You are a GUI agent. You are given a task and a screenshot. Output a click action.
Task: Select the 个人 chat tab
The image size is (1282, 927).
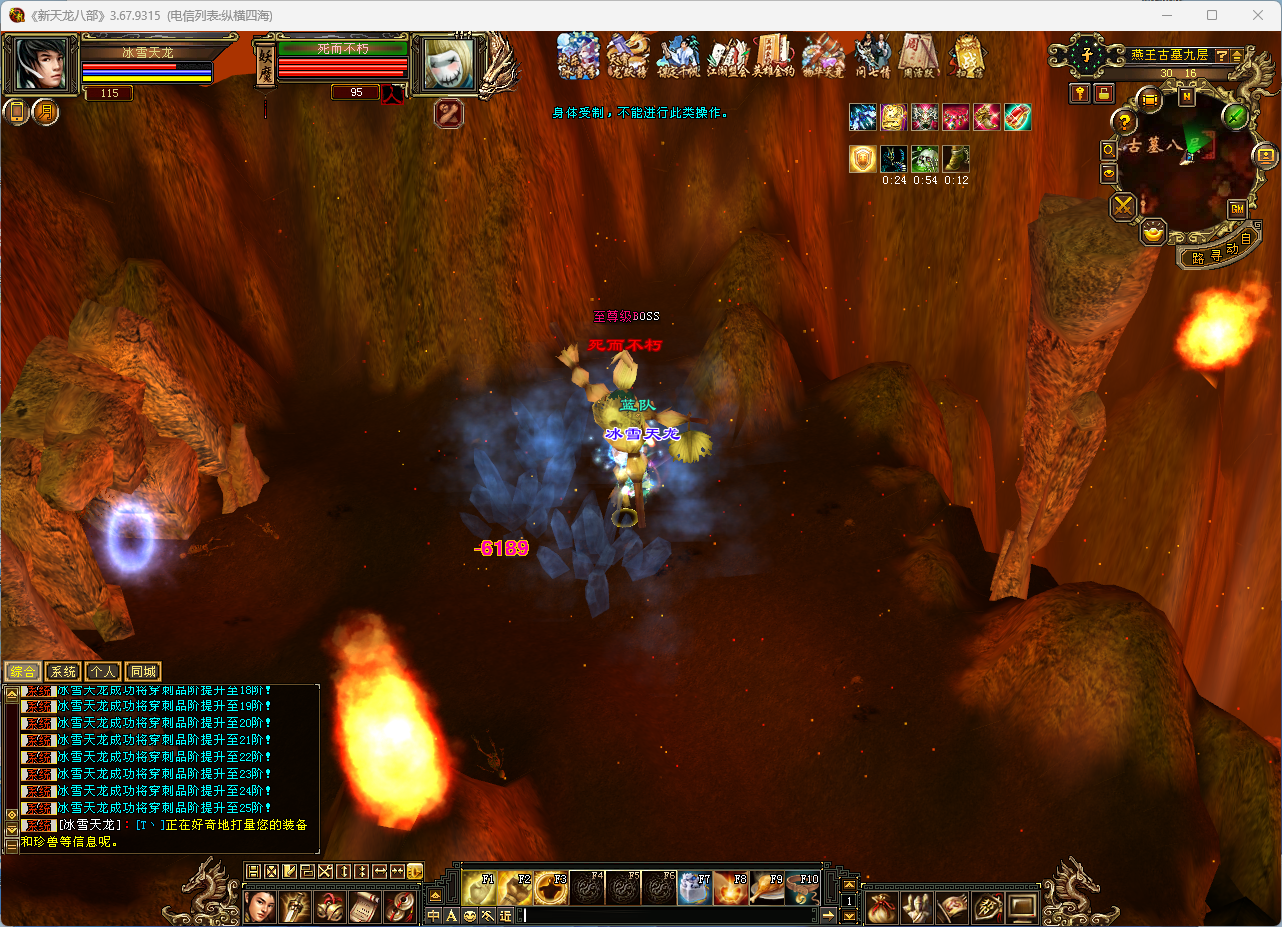(102, 672)
